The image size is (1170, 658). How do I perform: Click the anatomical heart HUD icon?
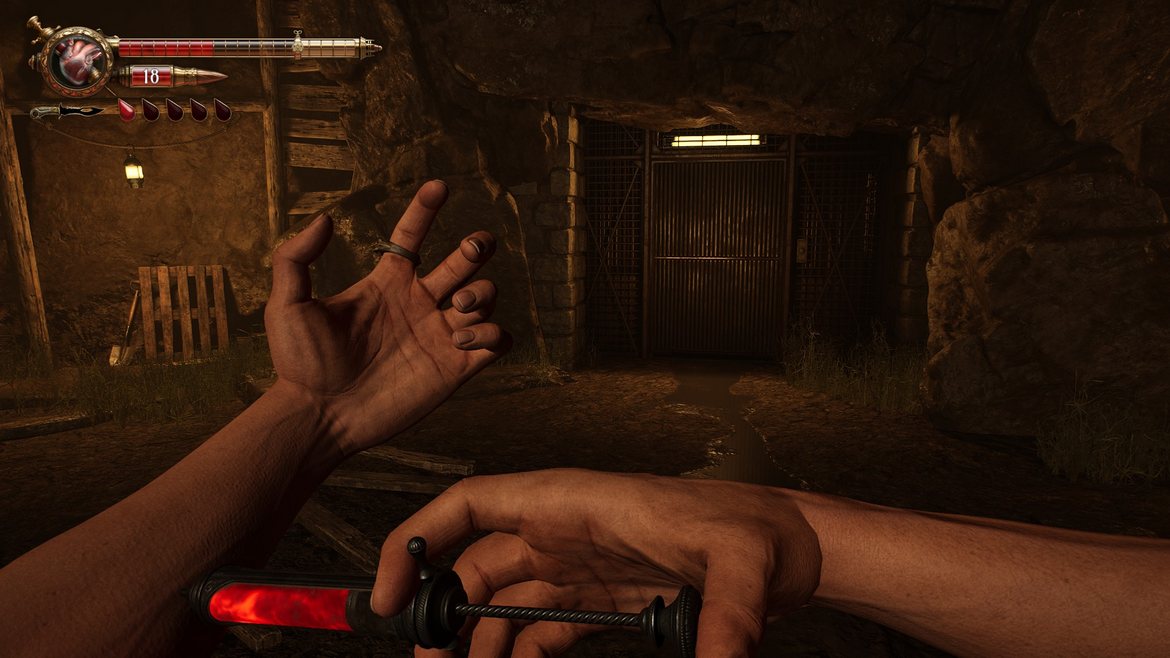pyautogui.click(x=74, y=60)
